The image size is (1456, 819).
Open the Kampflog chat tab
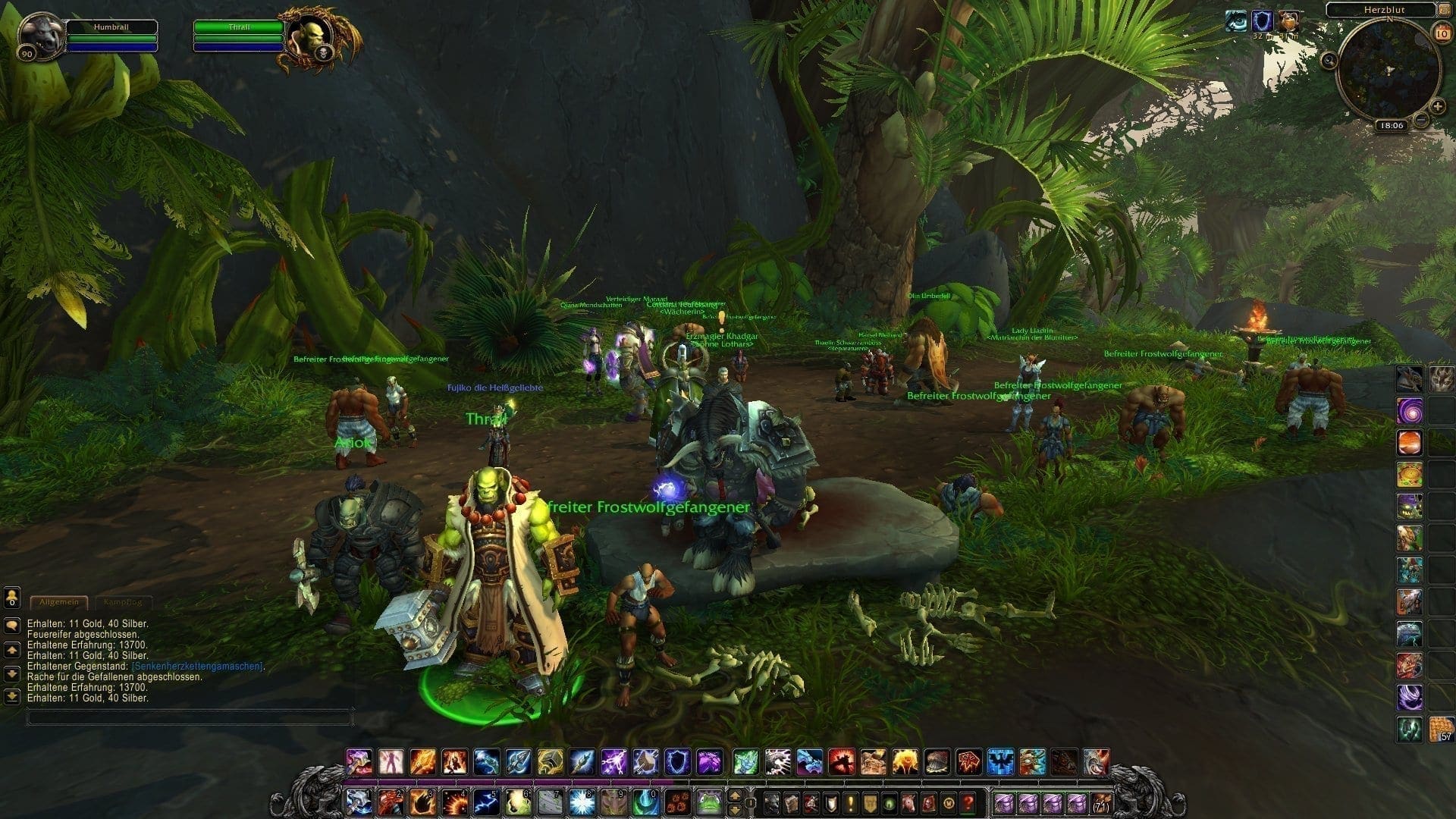[x=122, y=602]
